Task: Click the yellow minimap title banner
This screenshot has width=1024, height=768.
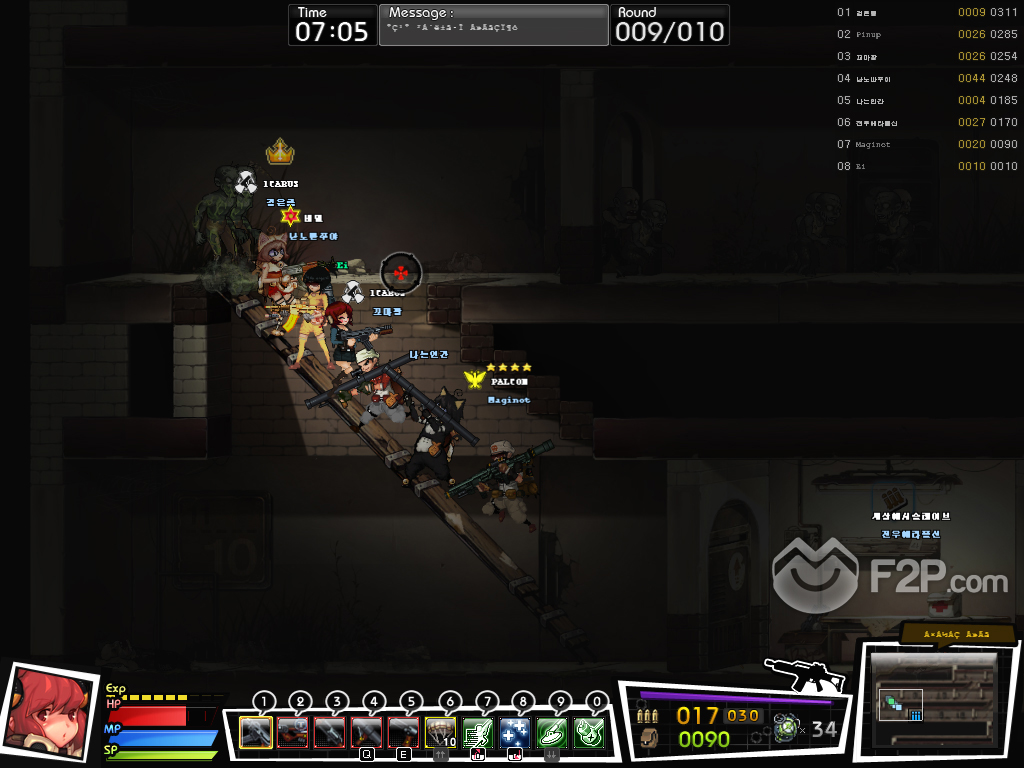Action: [957, 634]
